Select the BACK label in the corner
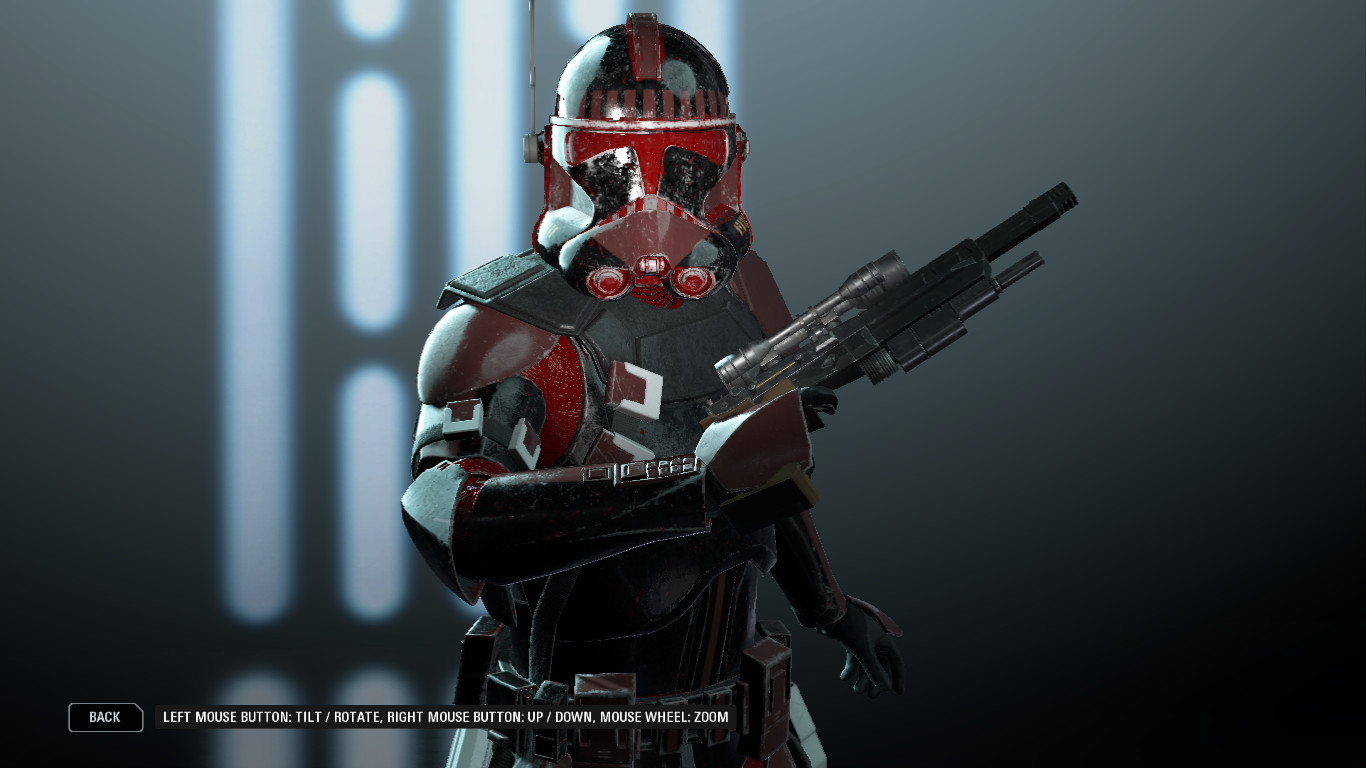1366x768 pixels. (104, 717)
